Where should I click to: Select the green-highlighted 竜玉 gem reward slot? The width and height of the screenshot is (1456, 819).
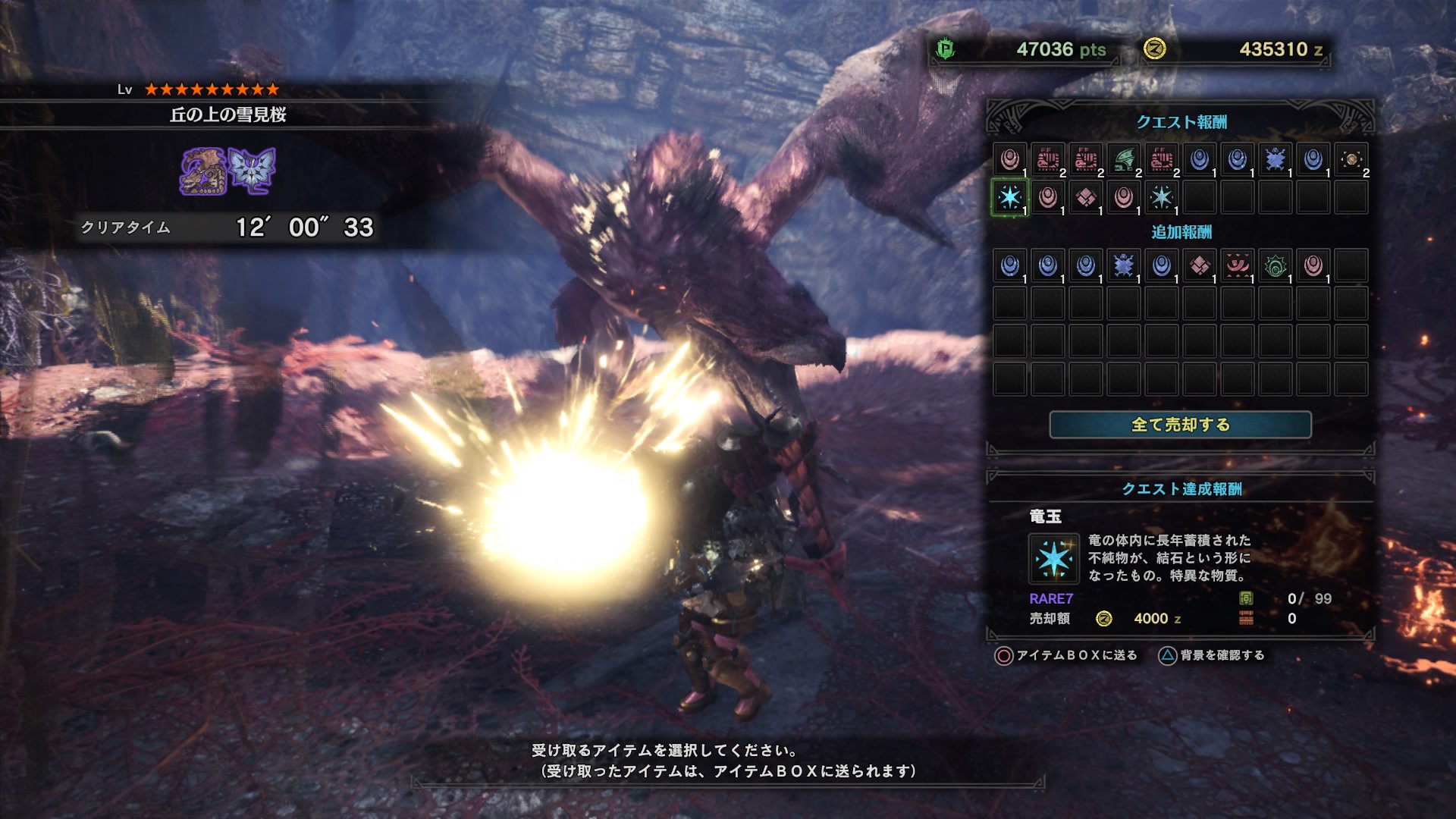pos(1009,198)
